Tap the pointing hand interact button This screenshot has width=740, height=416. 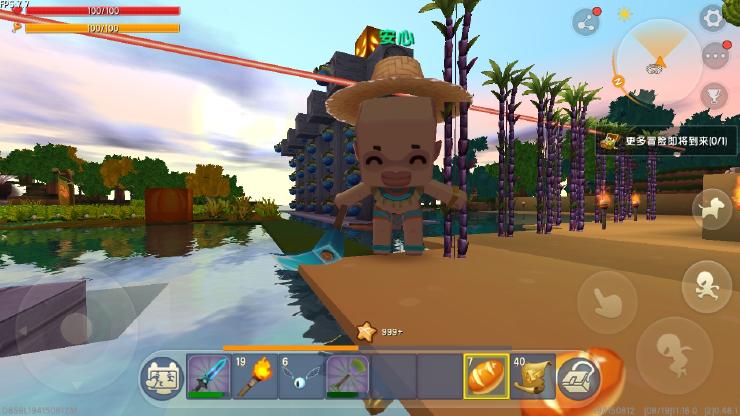click(606, 298)
